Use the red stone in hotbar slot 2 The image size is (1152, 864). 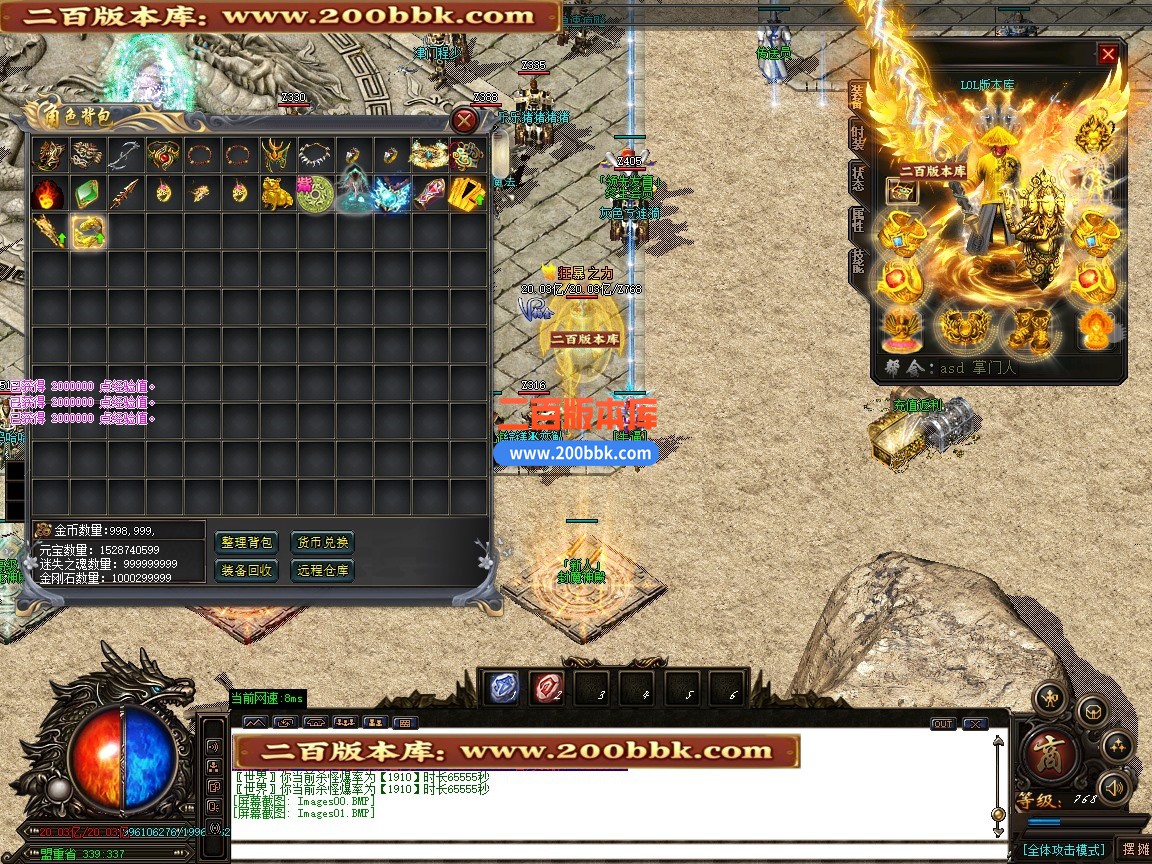547,688
